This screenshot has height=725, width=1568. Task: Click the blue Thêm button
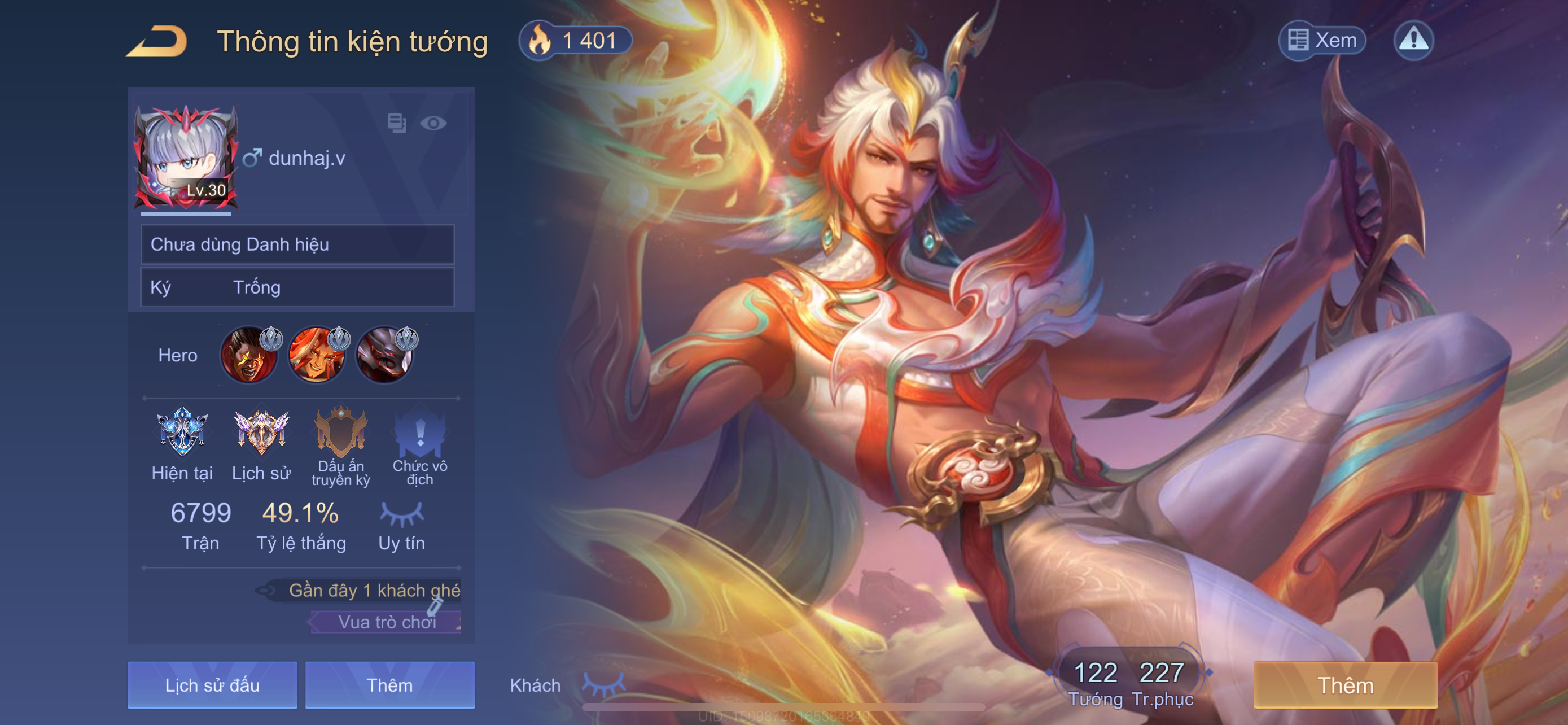(x=389, y=685)
